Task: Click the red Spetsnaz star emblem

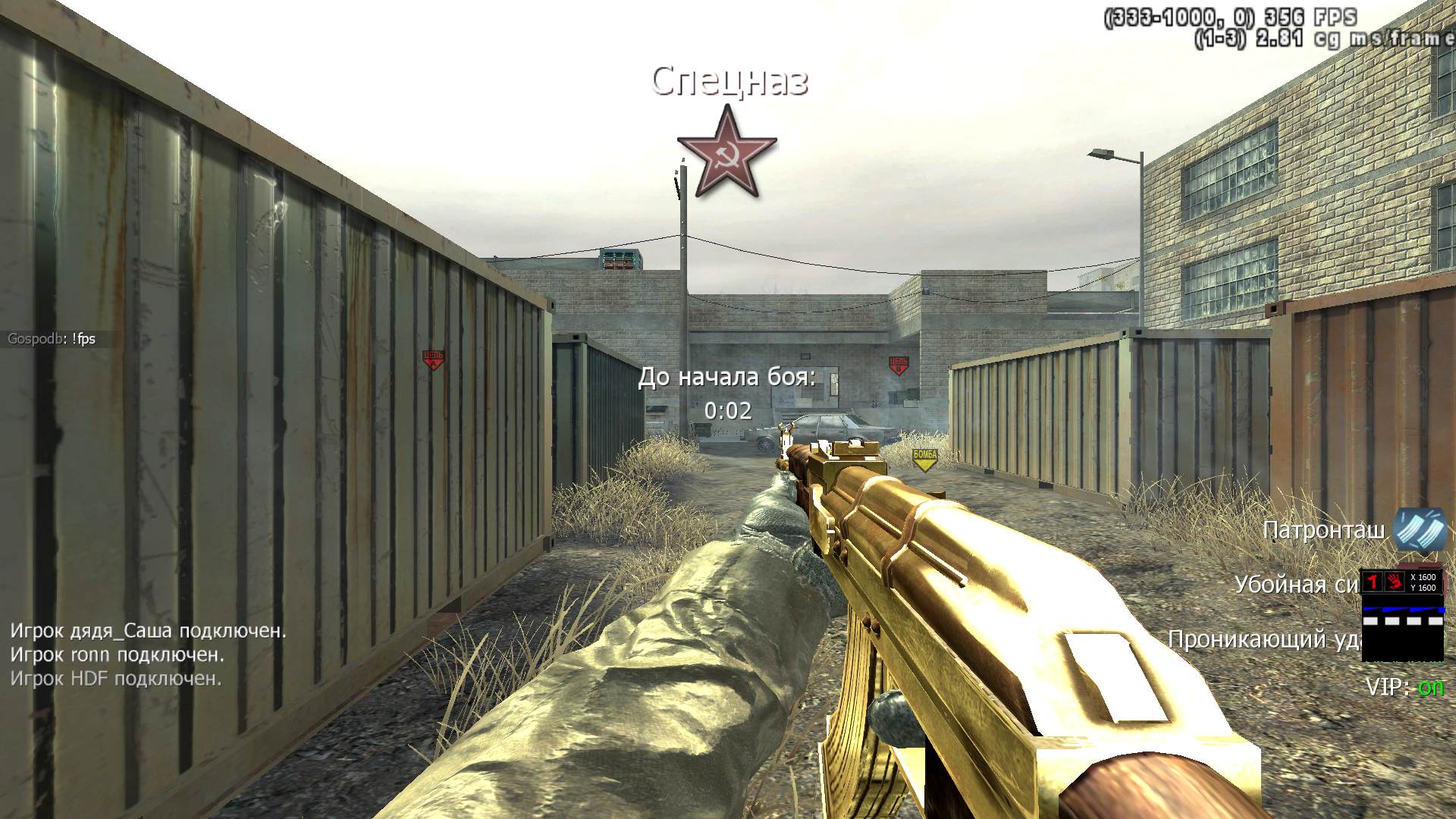Action: click(726, 152)
